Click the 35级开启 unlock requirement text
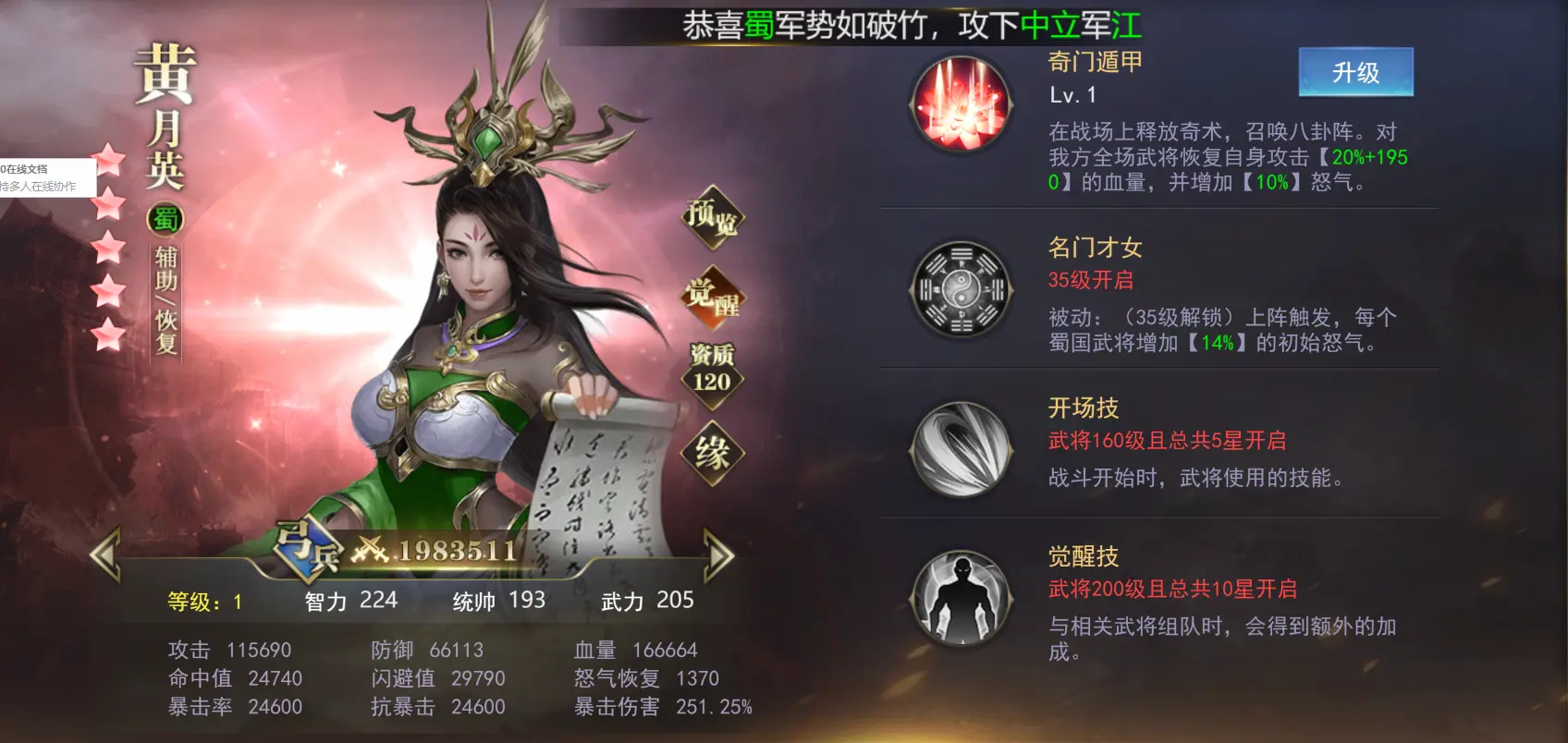This screenshot has height=743, width=1568. click(x=1088, y=280)
